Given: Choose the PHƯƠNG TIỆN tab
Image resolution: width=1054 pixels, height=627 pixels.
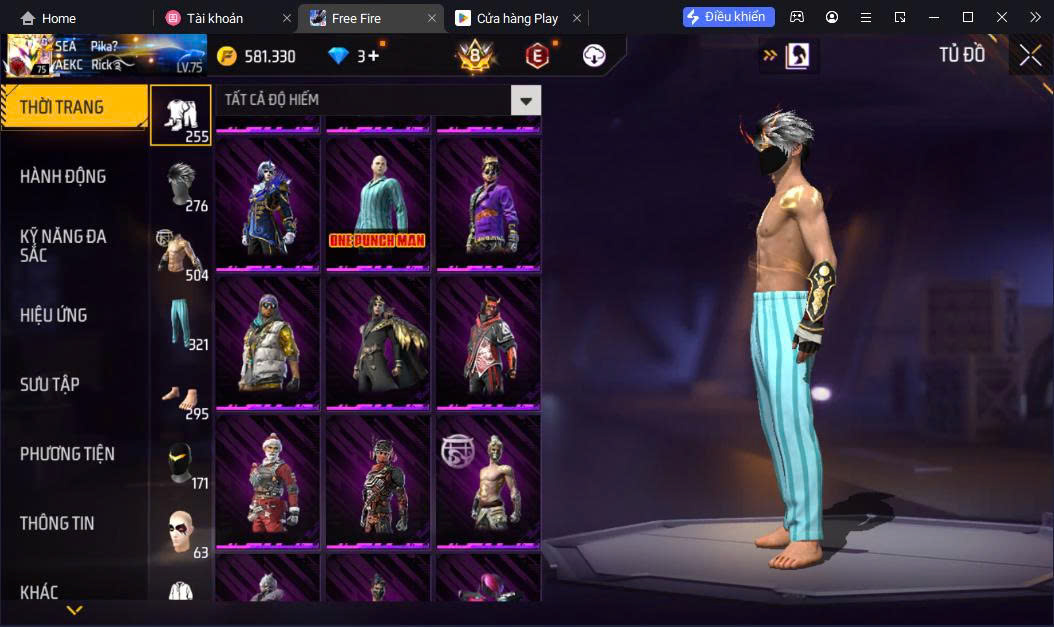Looking at the screenshot, I should click(67, 454).
